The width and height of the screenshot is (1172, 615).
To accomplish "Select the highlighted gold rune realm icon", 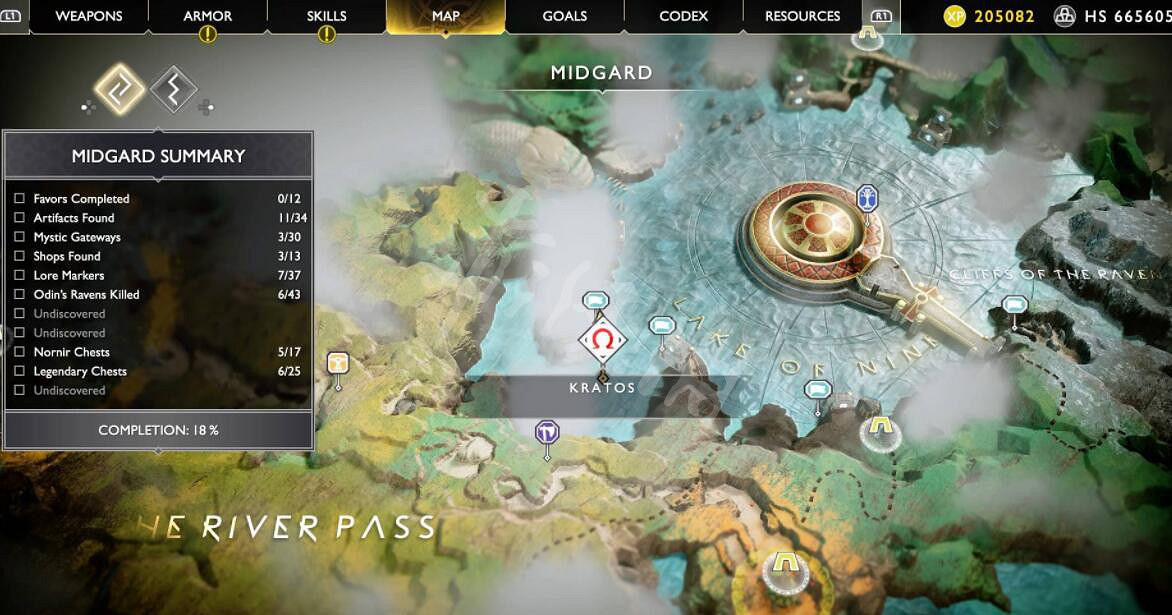I will (120, 89).
